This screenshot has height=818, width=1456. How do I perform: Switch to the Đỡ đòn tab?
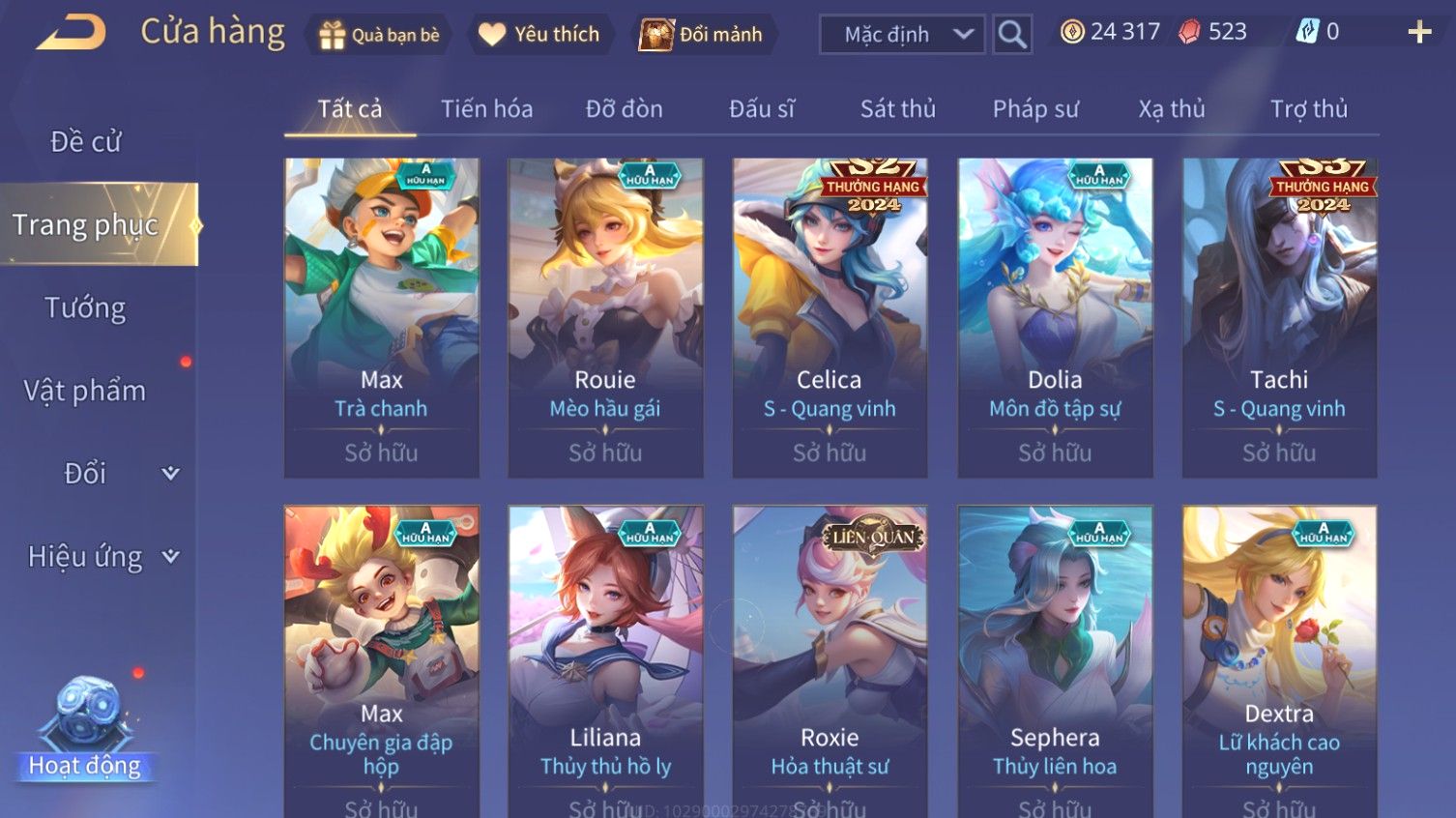tap(624, 109)
